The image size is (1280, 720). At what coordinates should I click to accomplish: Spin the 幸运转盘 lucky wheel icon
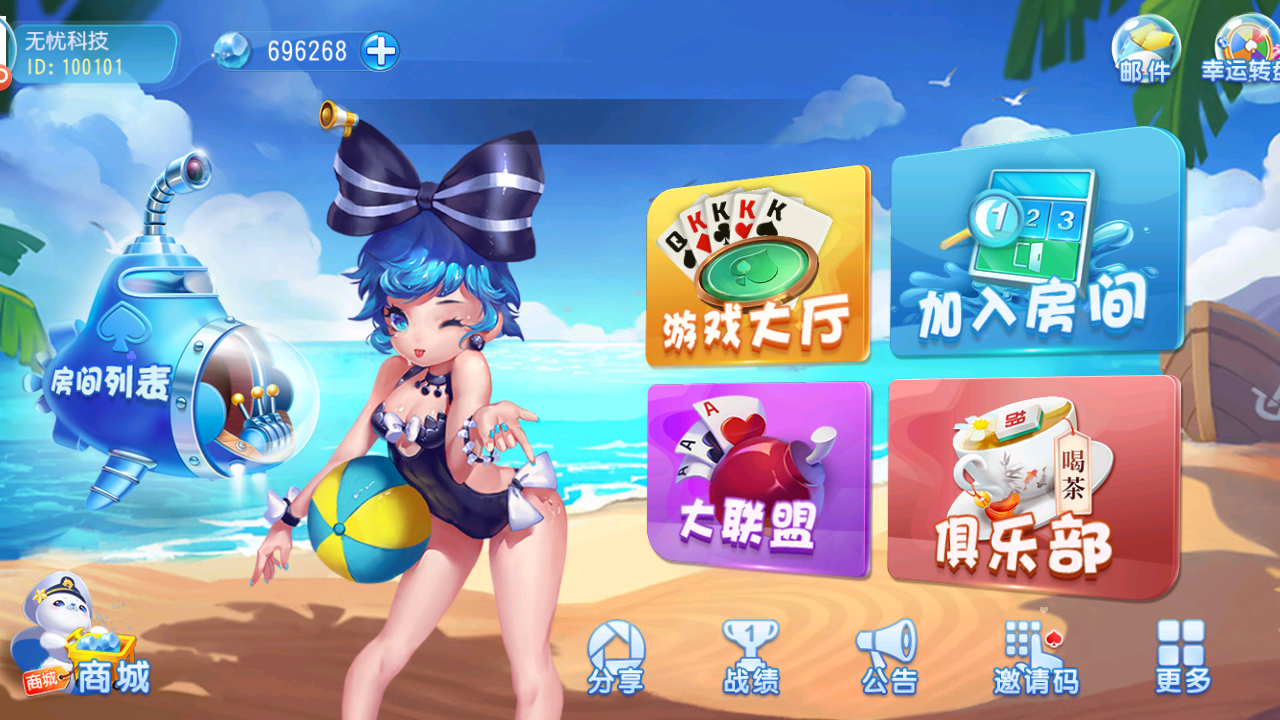click(1242, 45)
